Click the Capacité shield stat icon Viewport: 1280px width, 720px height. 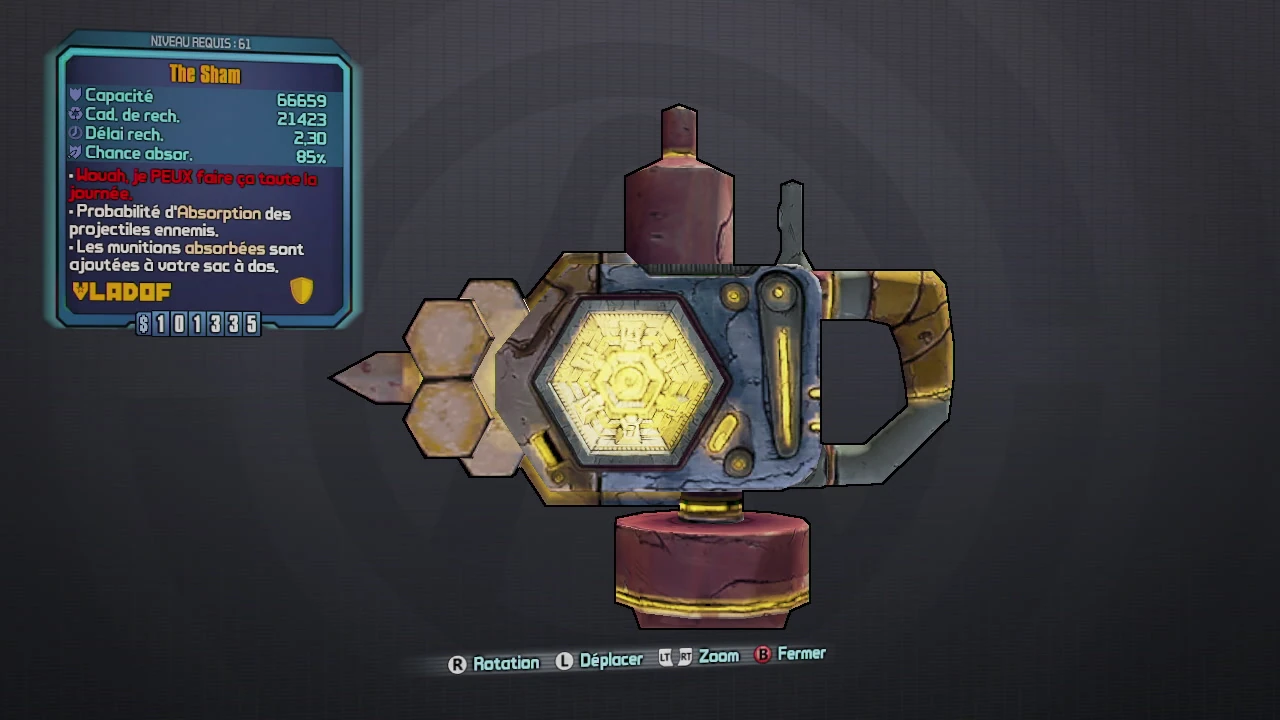(75, 95)
